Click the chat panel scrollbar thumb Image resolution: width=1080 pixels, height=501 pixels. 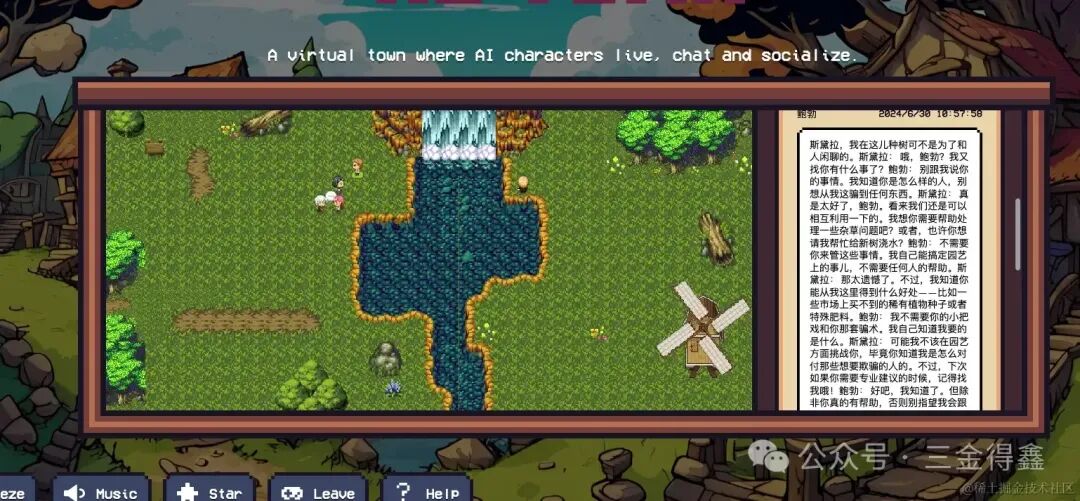(x=1018, y=233)
